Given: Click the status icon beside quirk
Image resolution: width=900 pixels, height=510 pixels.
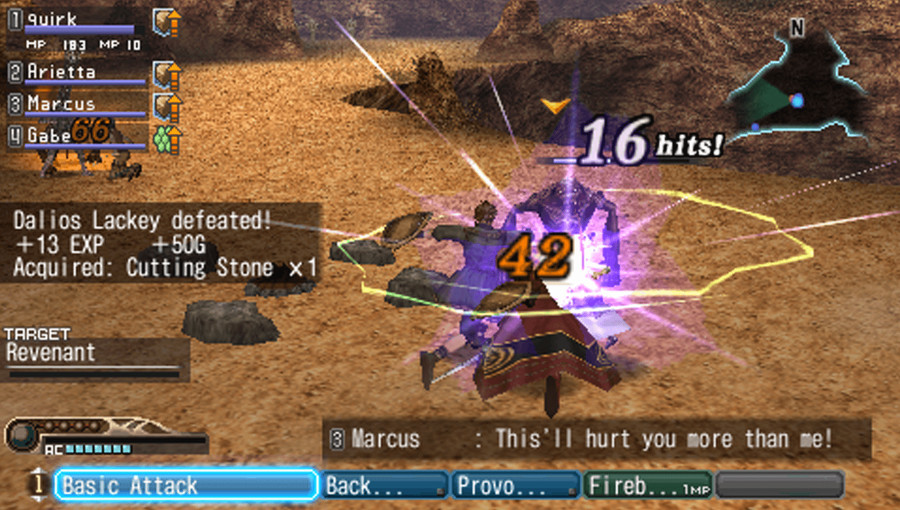Looking at the screenshot, I should click(x=166, y=21).
